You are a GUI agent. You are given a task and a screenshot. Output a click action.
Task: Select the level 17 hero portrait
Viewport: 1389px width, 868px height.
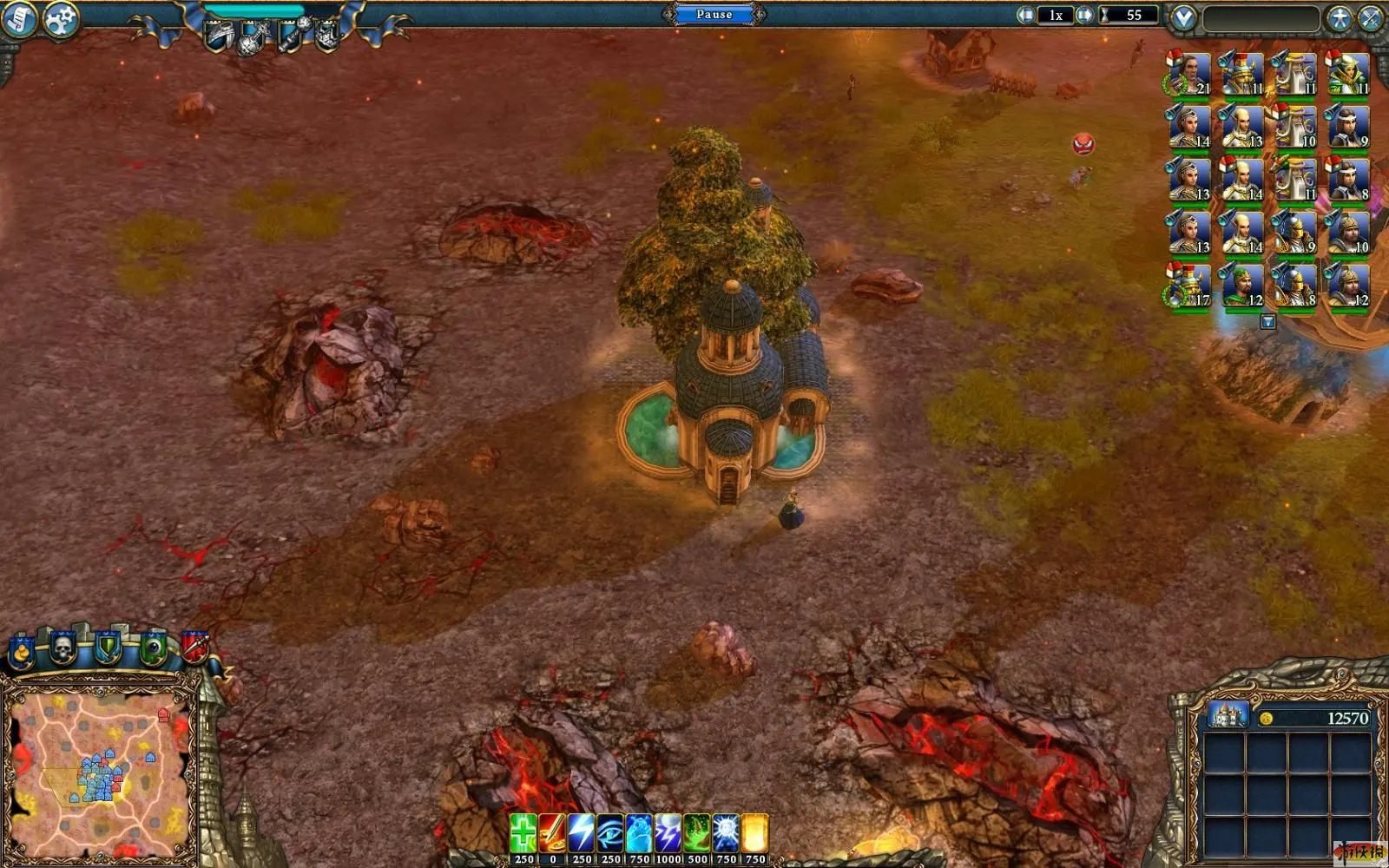[1188, 286]
